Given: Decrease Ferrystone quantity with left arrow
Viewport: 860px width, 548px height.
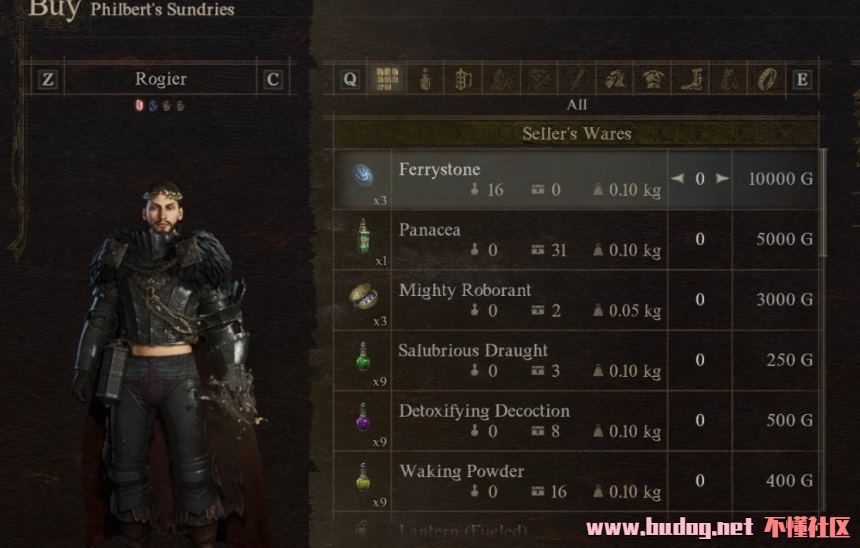Looking at the screenshot, I should pos(678,179).
